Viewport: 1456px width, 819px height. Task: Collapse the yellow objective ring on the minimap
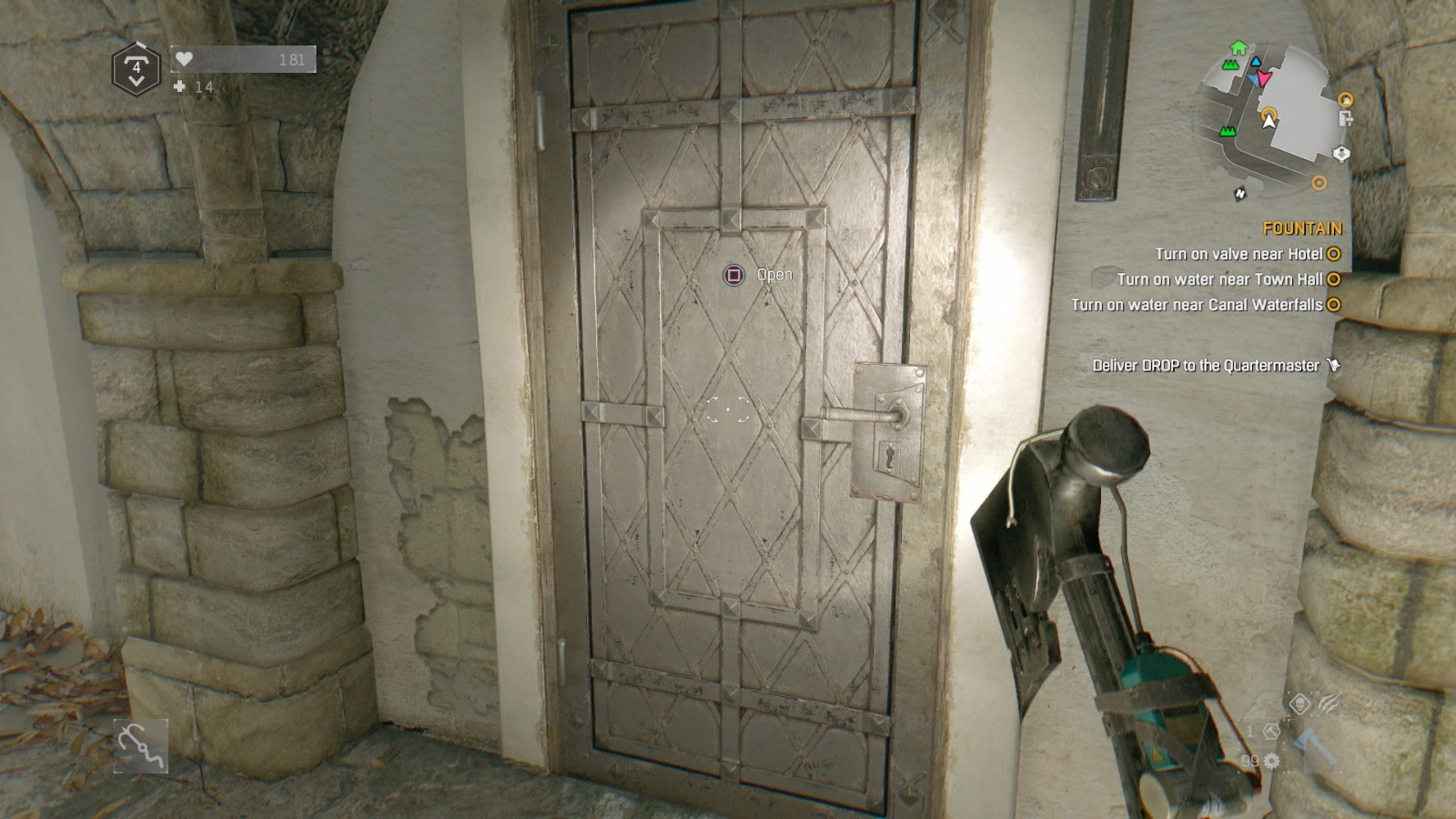coord(1319,182)
